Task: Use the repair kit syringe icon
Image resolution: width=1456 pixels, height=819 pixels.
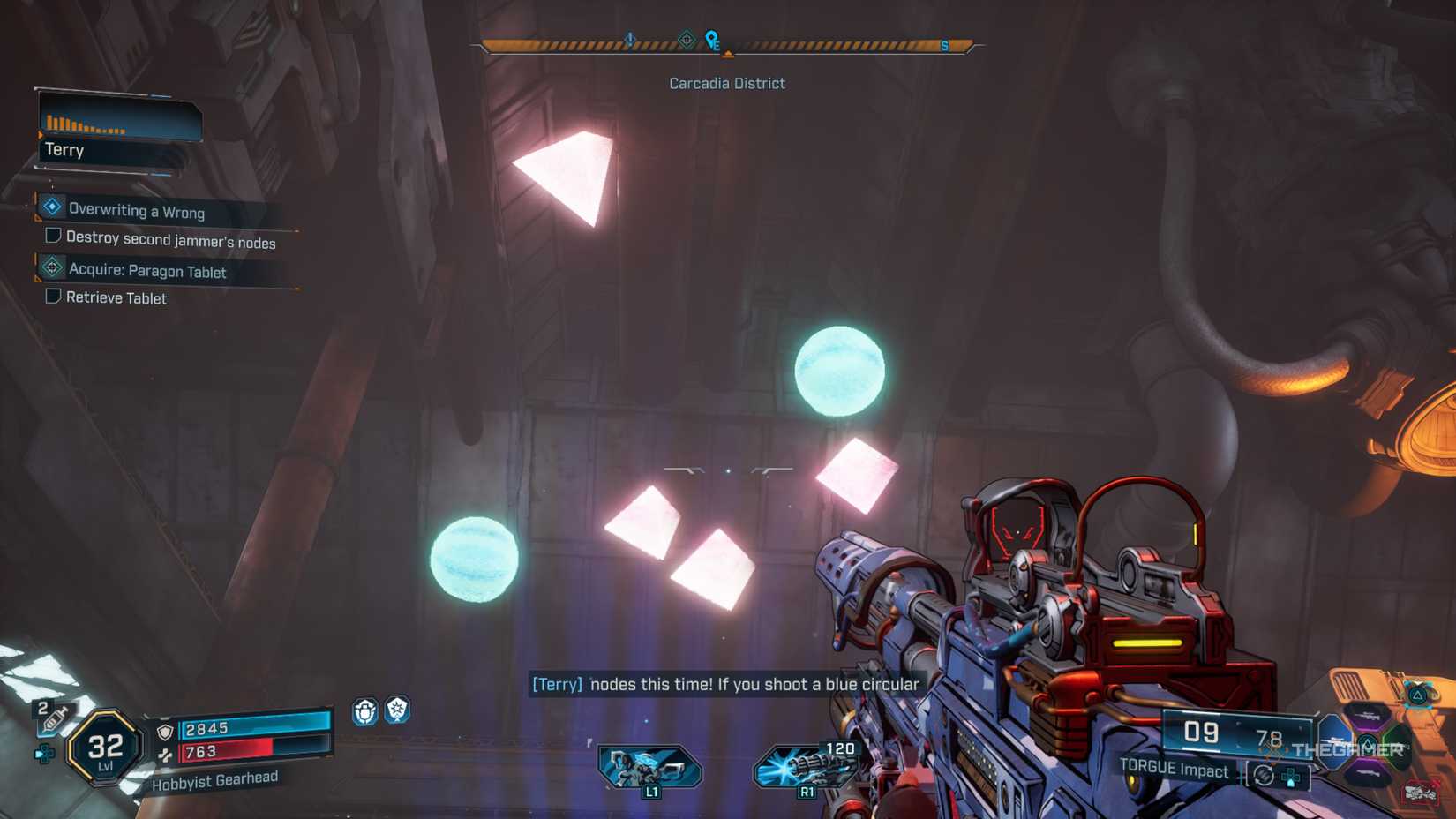Action: click(53, 718)
